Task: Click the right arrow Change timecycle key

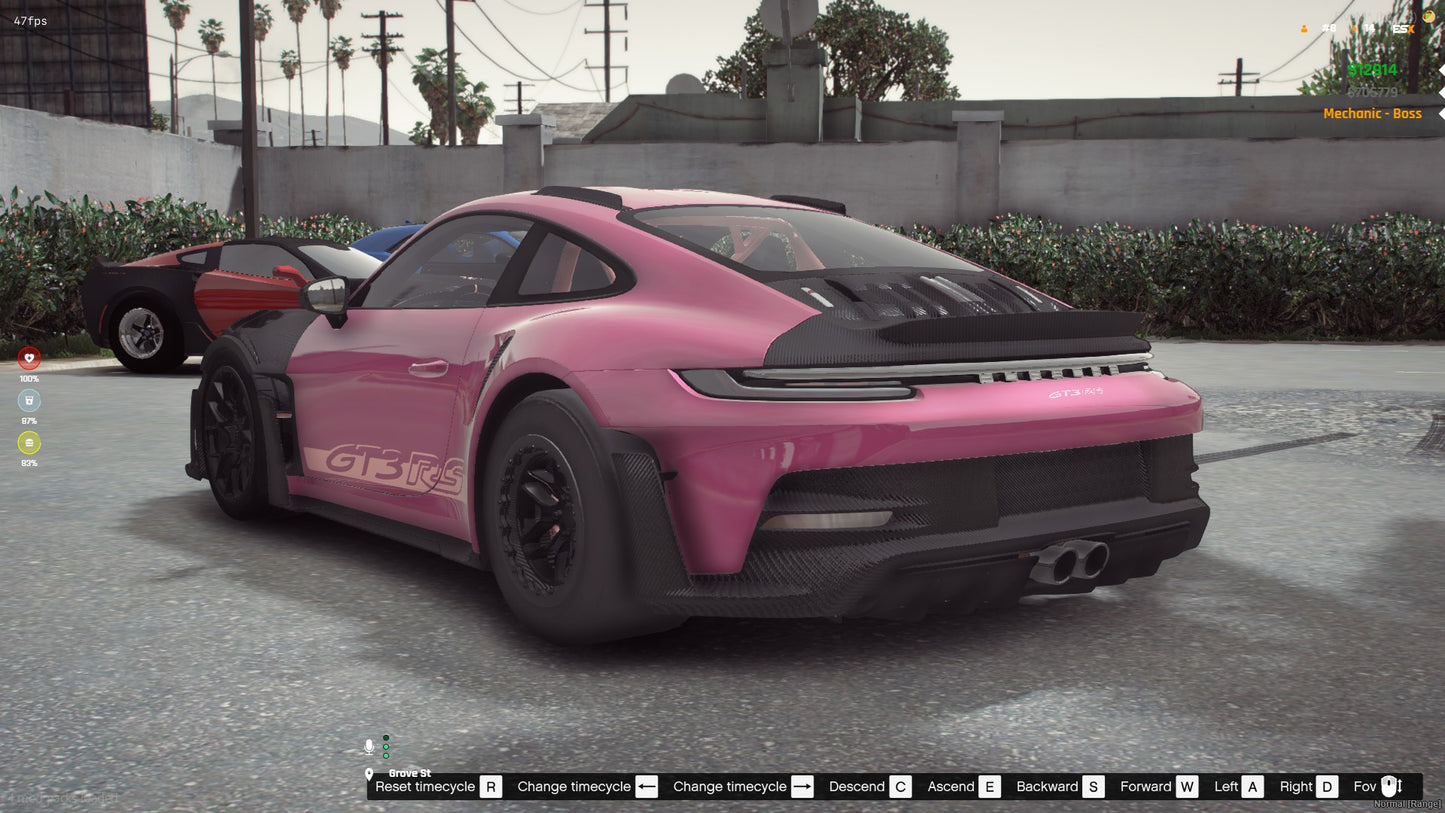Action: pos(801,787)
